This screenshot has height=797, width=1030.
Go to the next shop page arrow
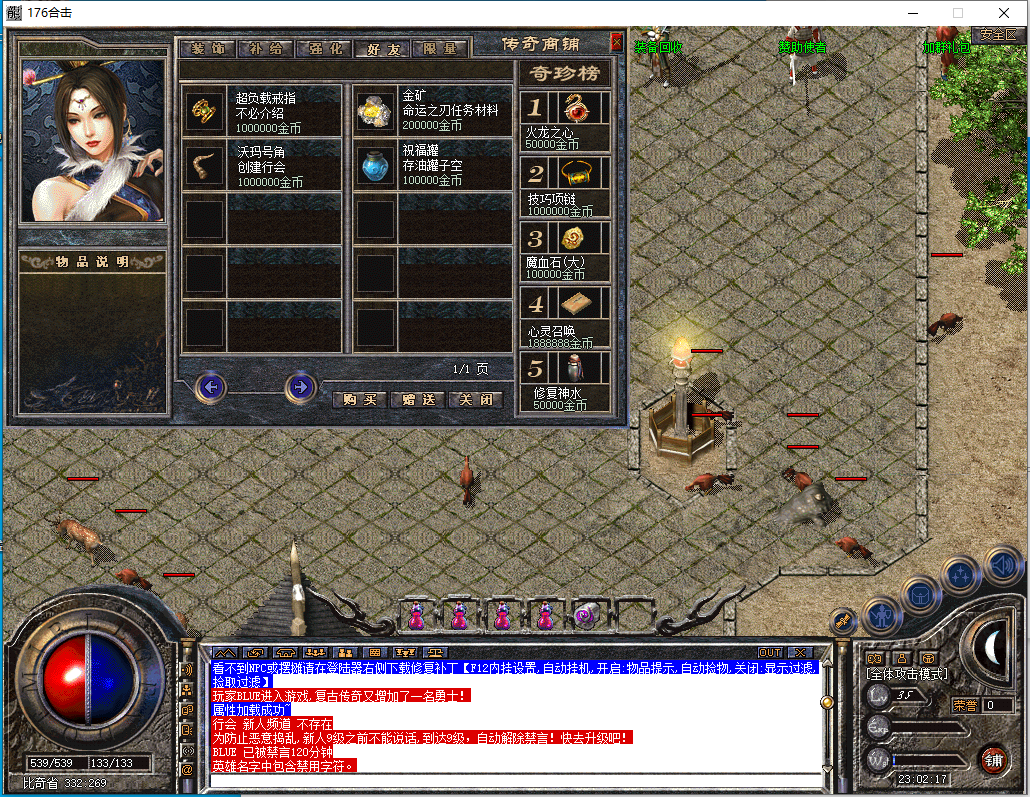[x=301, y=387]
